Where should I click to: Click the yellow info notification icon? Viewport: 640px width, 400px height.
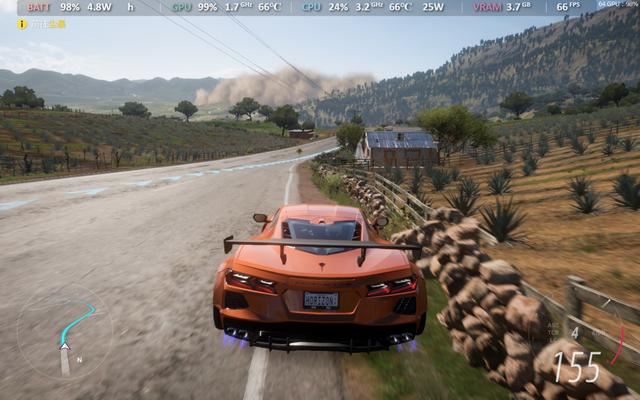[x=22, y=23]
